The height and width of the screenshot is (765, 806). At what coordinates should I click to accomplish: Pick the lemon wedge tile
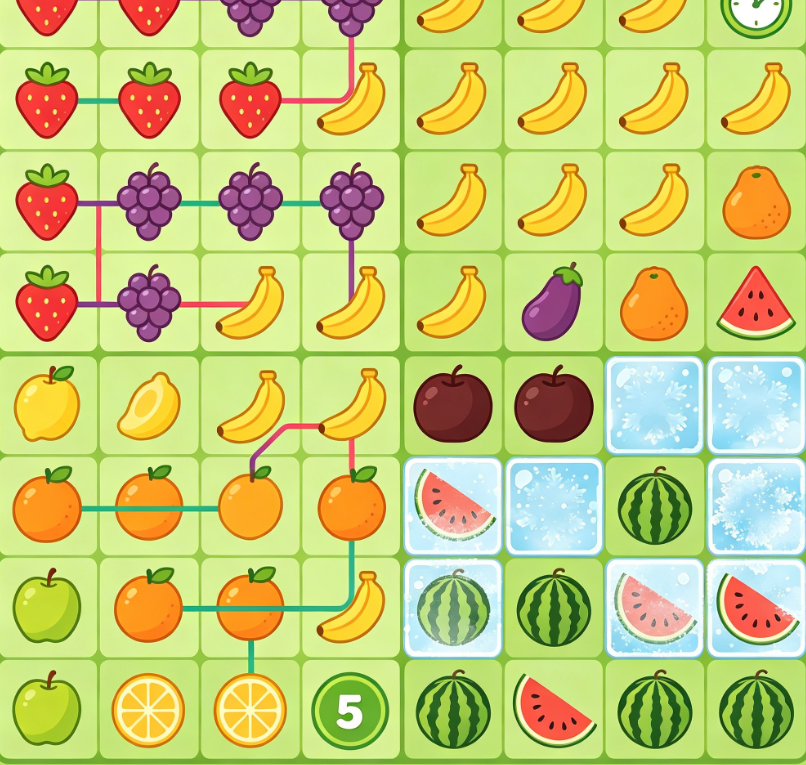point(149,406)
